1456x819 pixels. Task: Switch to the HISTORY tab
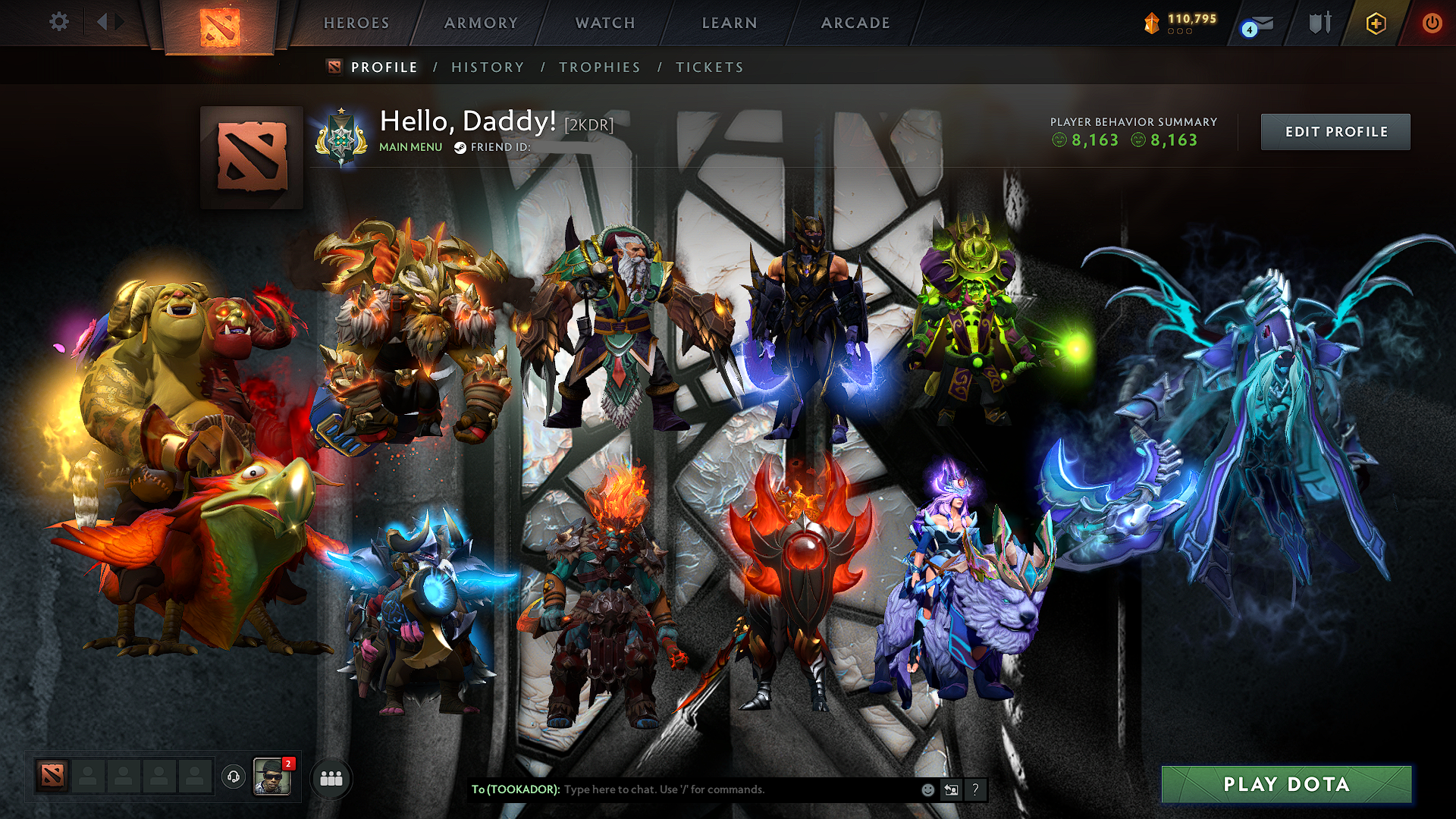tap(488, 67)
